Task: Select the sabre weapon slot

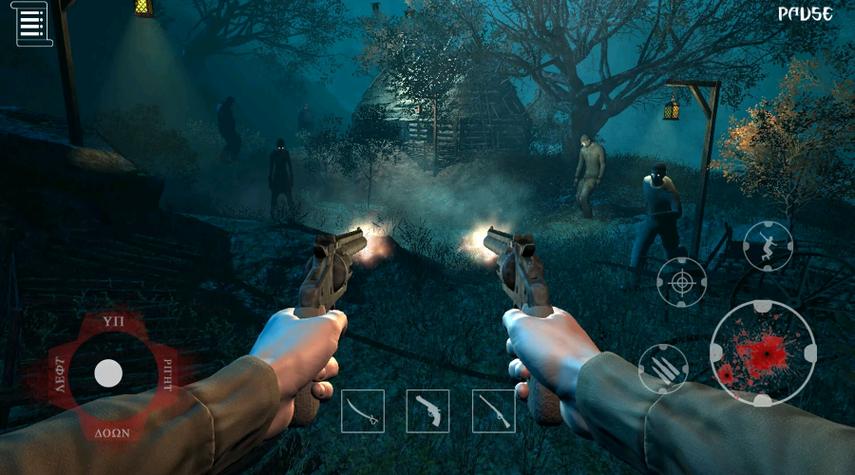Action: [362, 411]
